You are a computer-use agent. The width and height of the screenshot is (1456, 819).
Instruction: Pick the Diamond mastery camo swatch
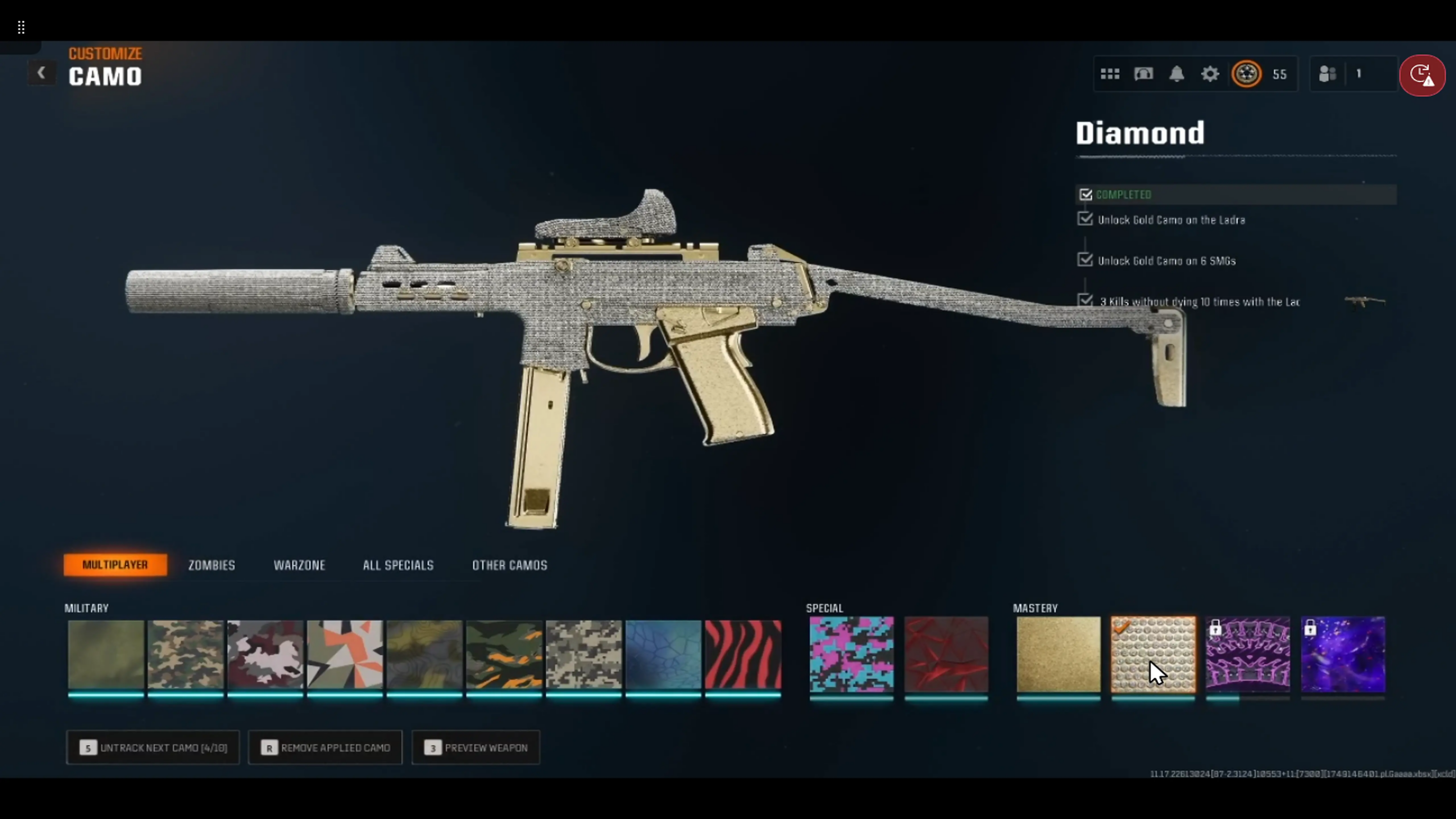tap(1153, 655)
